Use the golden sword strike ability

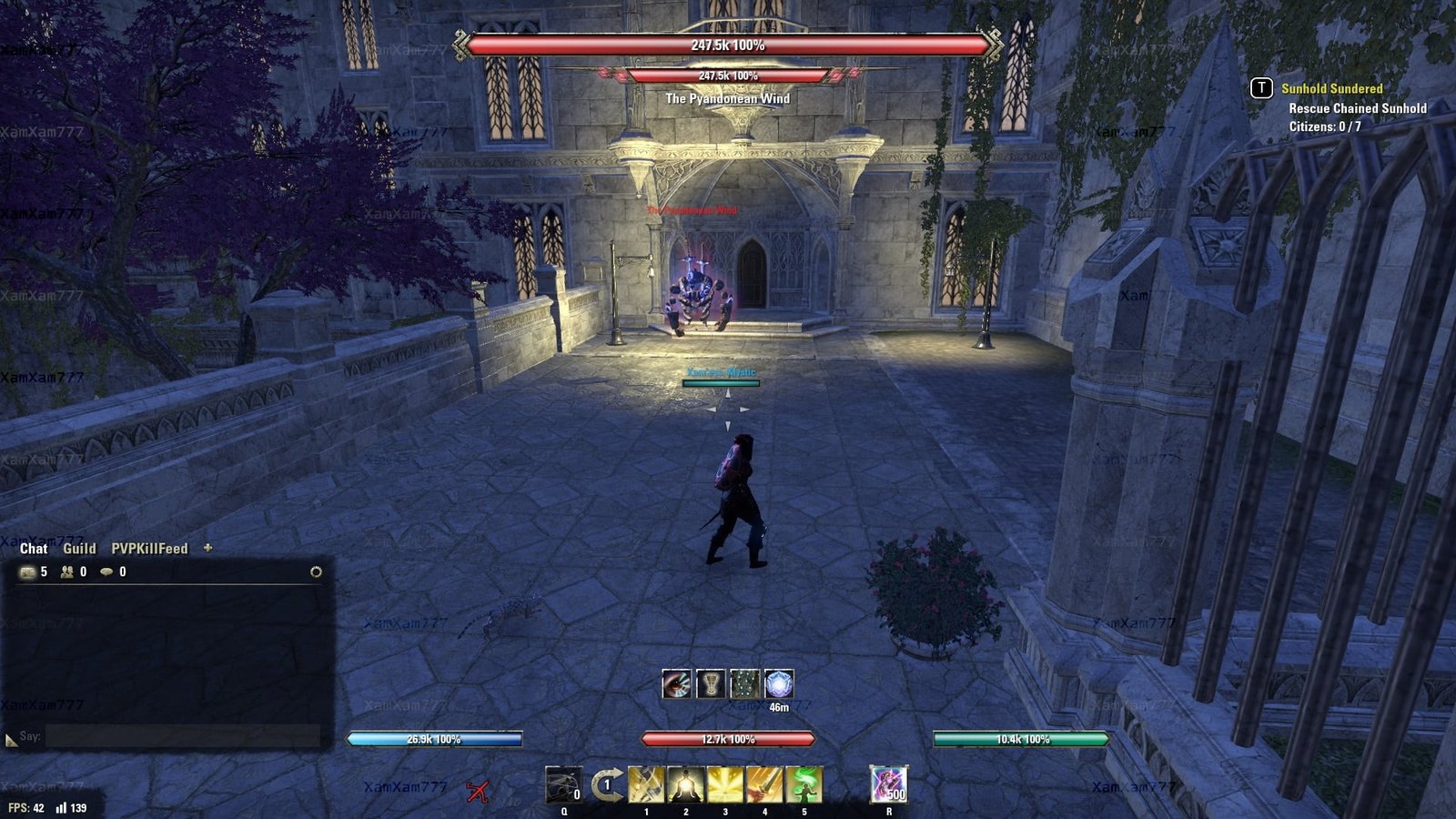point(764,784)
